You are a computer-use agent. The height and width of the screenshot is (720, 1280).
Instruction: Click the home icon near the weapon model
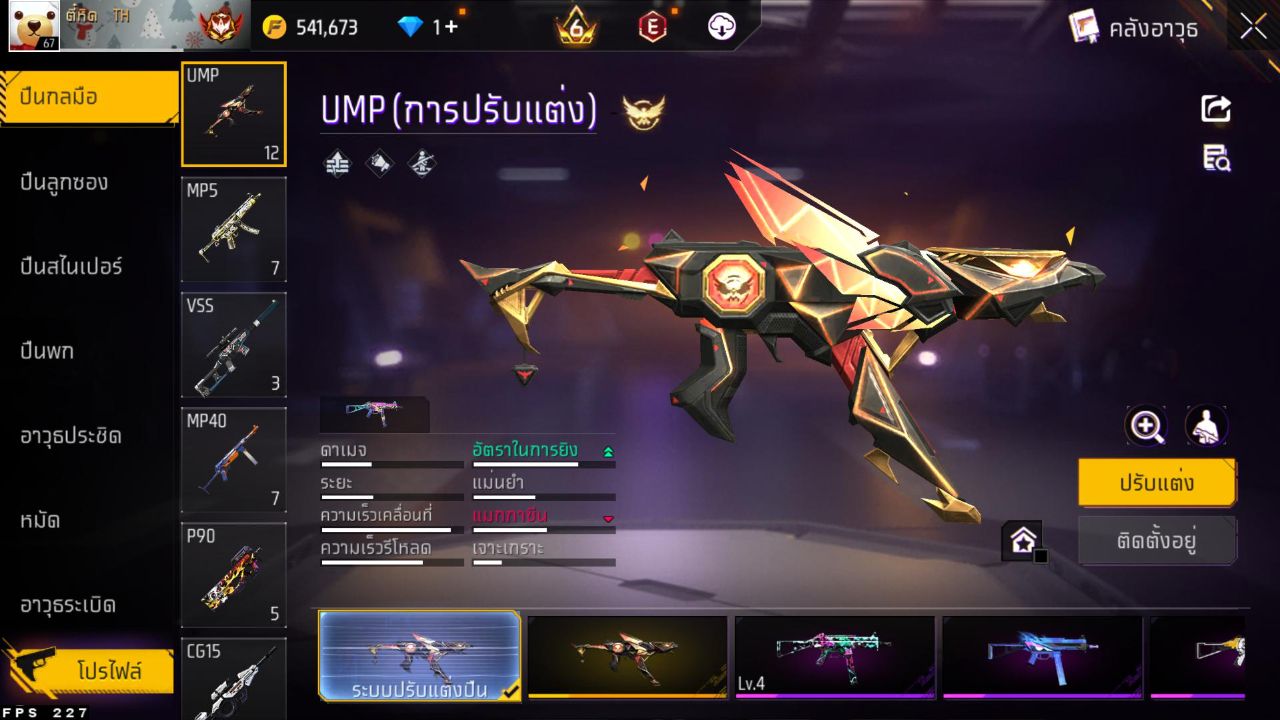pos(1023,538)
